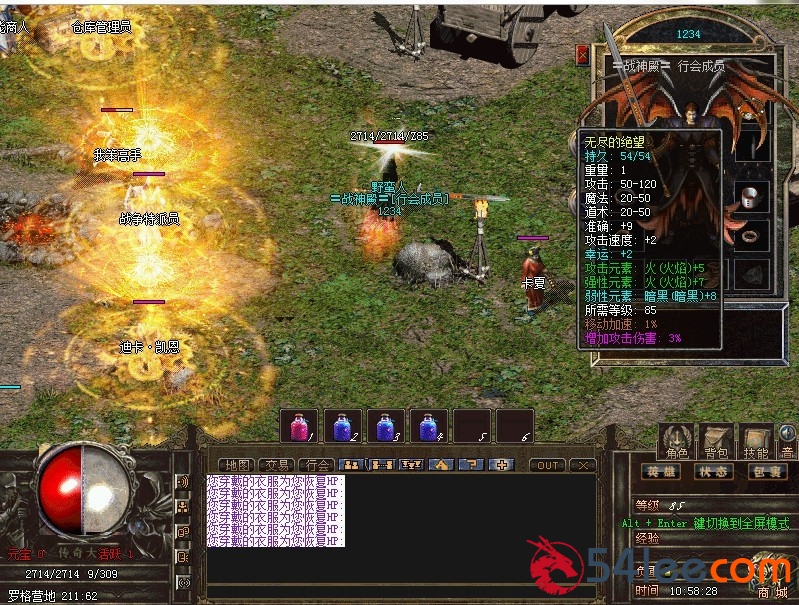Open the 角色 character sheet
The height and width of the screenshot is (605, 799).
tap(676, 441)
